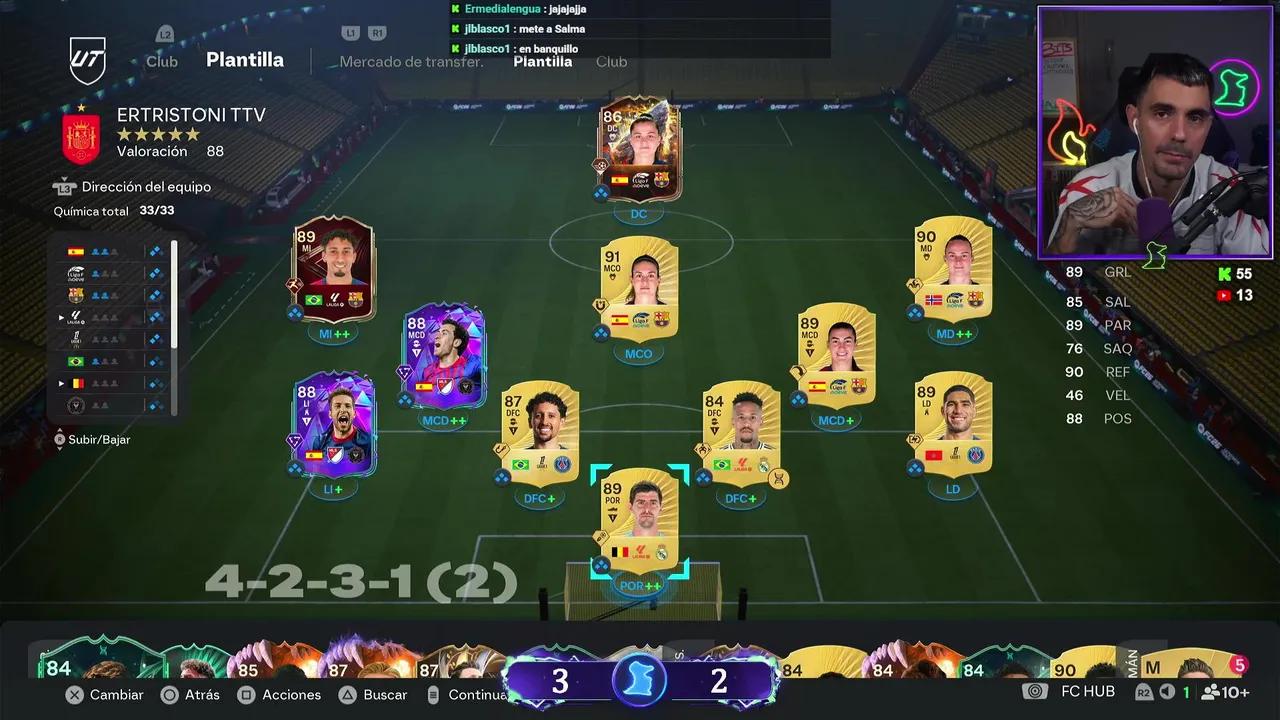Switch to the Mercado de transfer. tab
1280x720 pixels.
[x=409, y=61]
